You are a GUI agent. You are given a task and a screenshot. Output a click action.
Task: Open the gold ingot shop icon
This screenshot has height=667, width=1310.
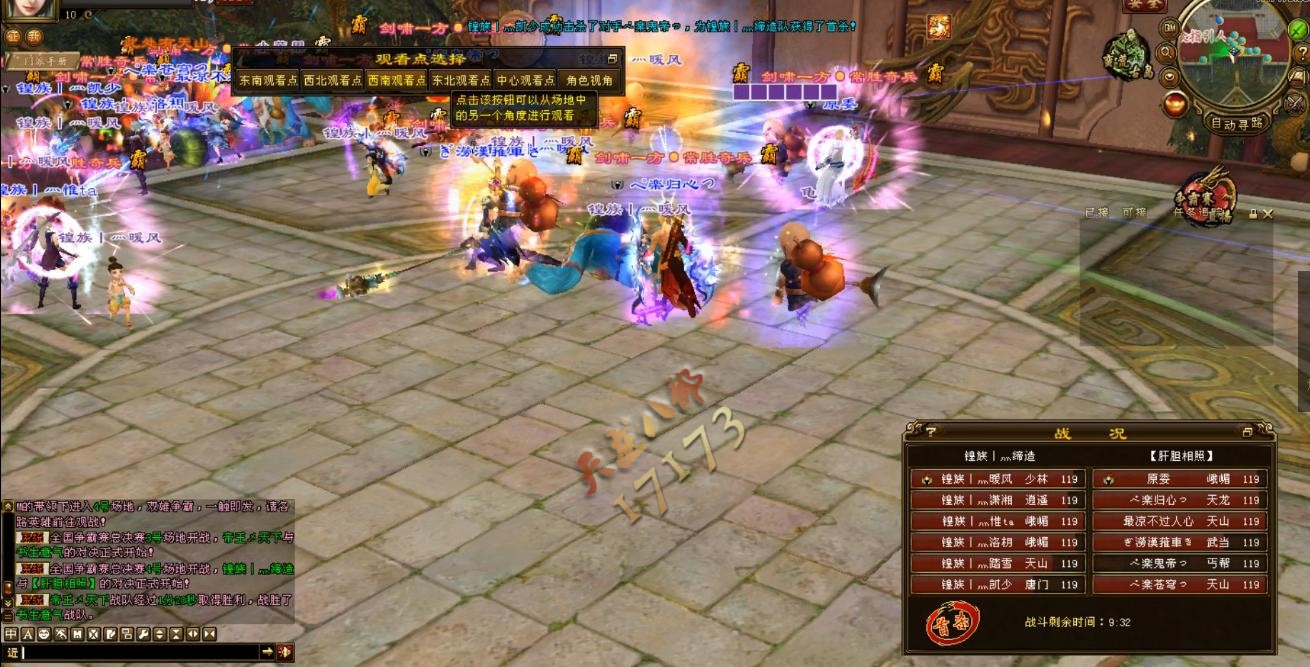click(x=1174, y=102)
